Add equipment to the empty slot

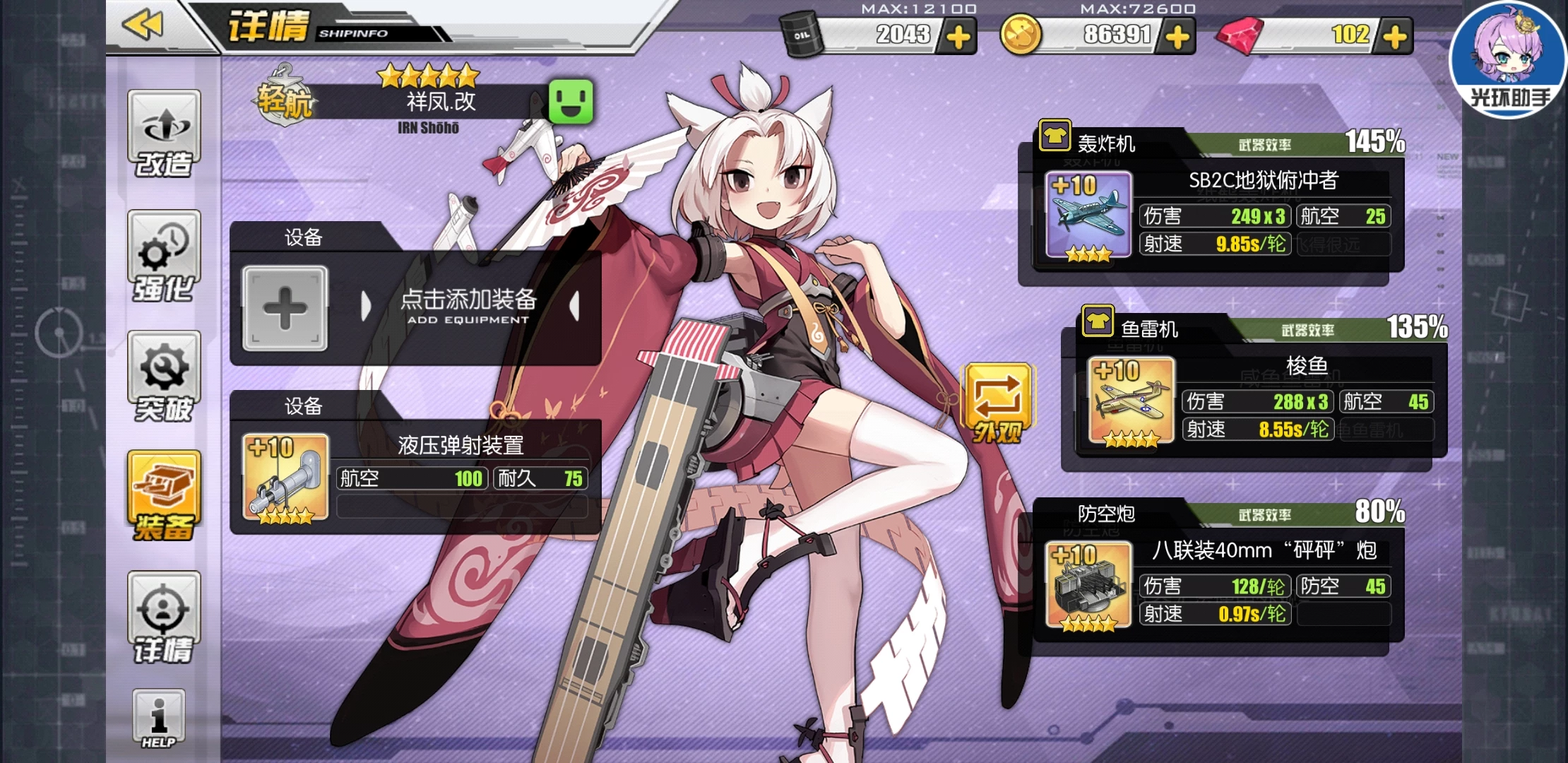[285, 308]
